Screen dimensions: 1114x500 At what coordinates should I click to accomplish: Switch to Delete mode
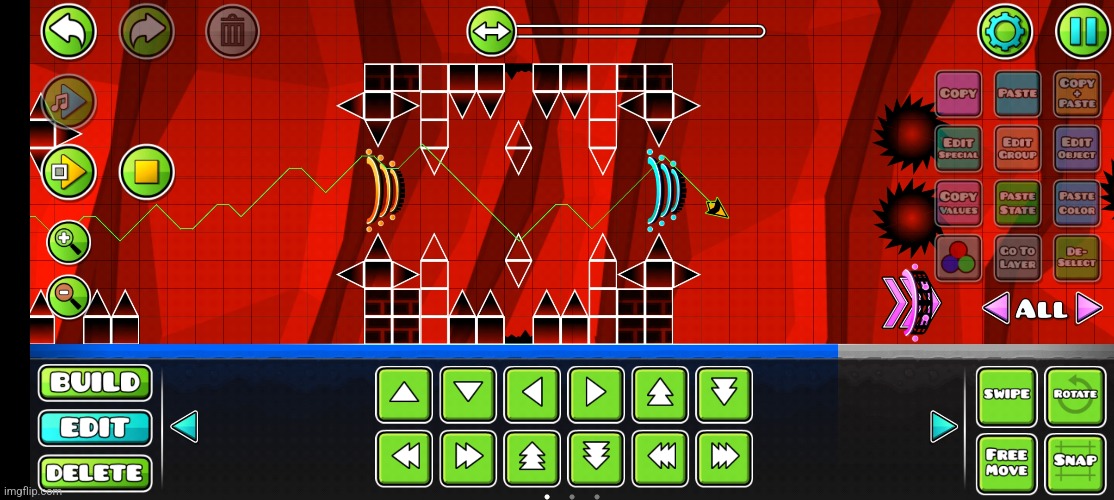(95, 472)
